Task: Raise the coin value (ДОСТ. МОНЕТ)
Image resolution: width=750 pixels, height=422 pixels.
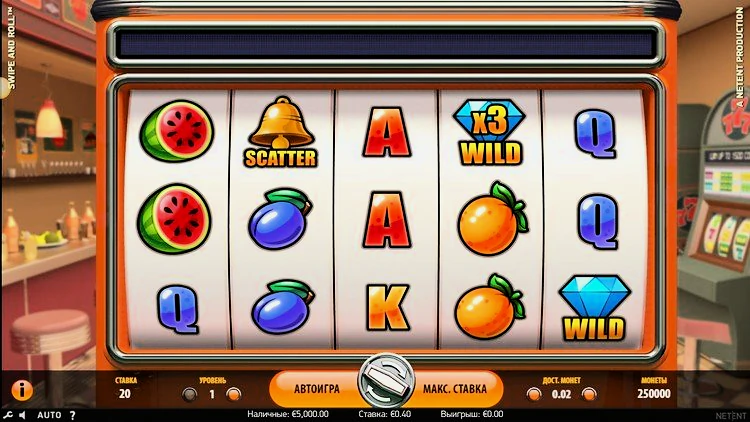Action: point(589,394)
